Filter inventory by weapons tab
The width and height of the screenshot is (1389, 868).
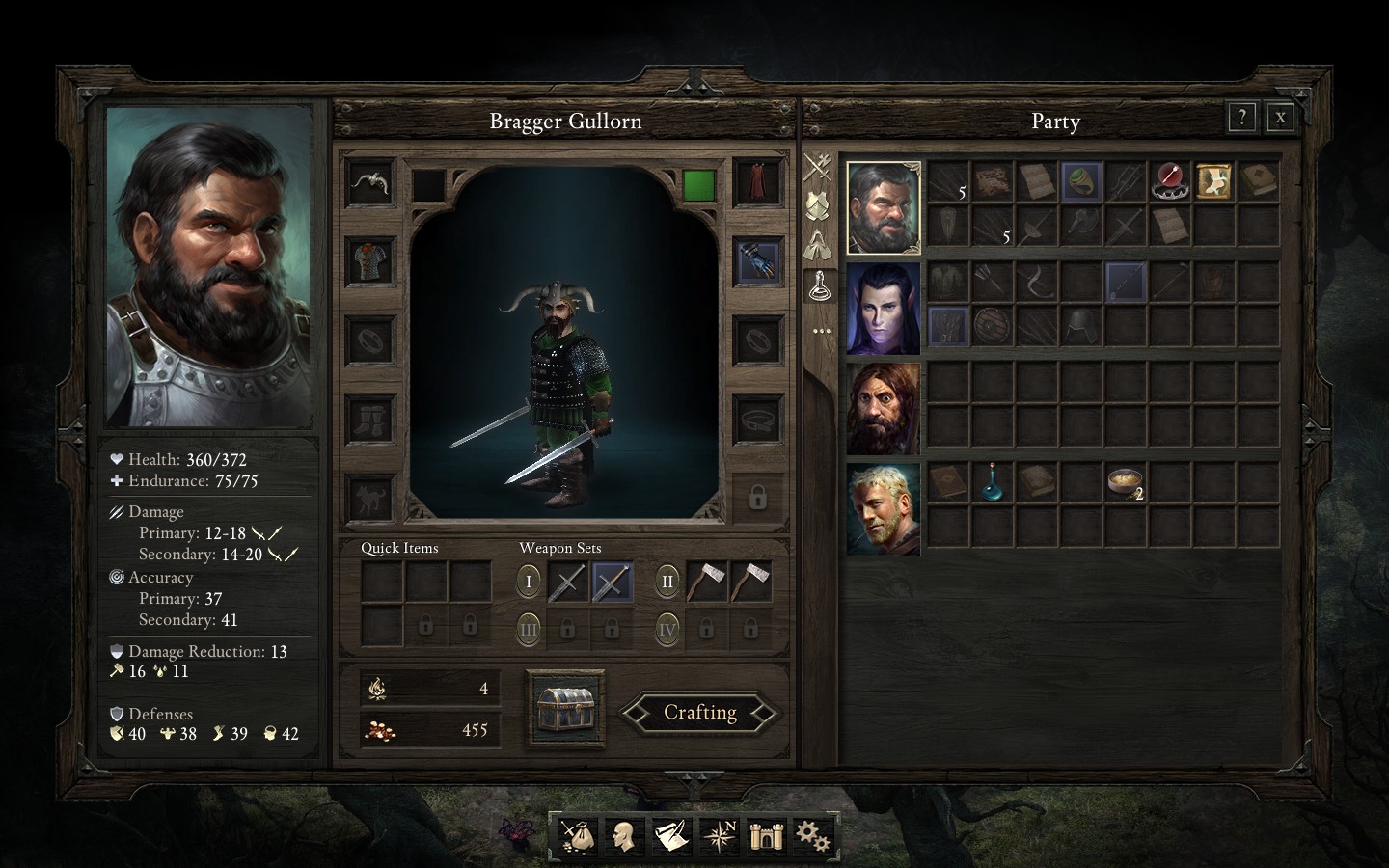click(818, 167)
